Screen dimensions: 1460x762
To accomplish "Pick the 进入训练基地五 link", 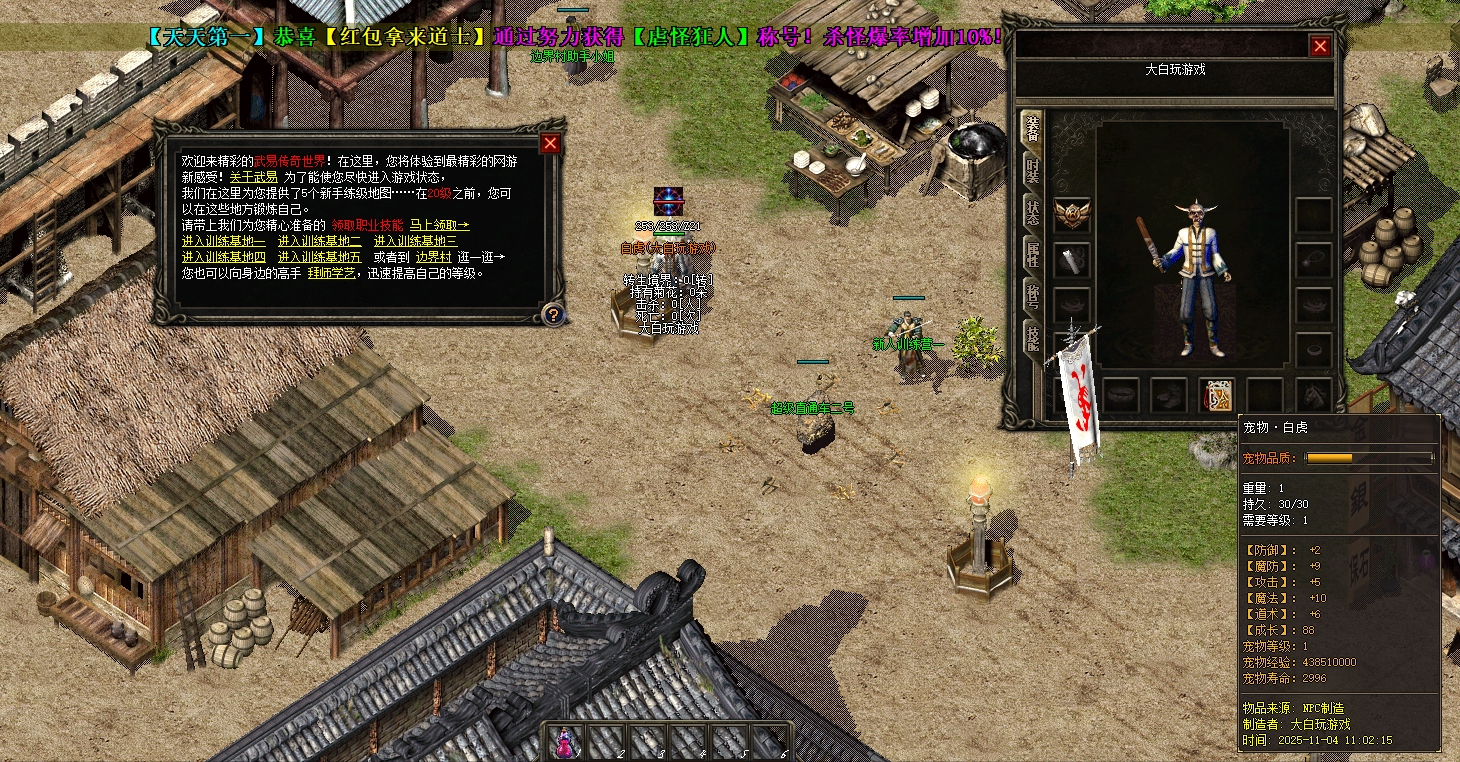I will point(319,257).
